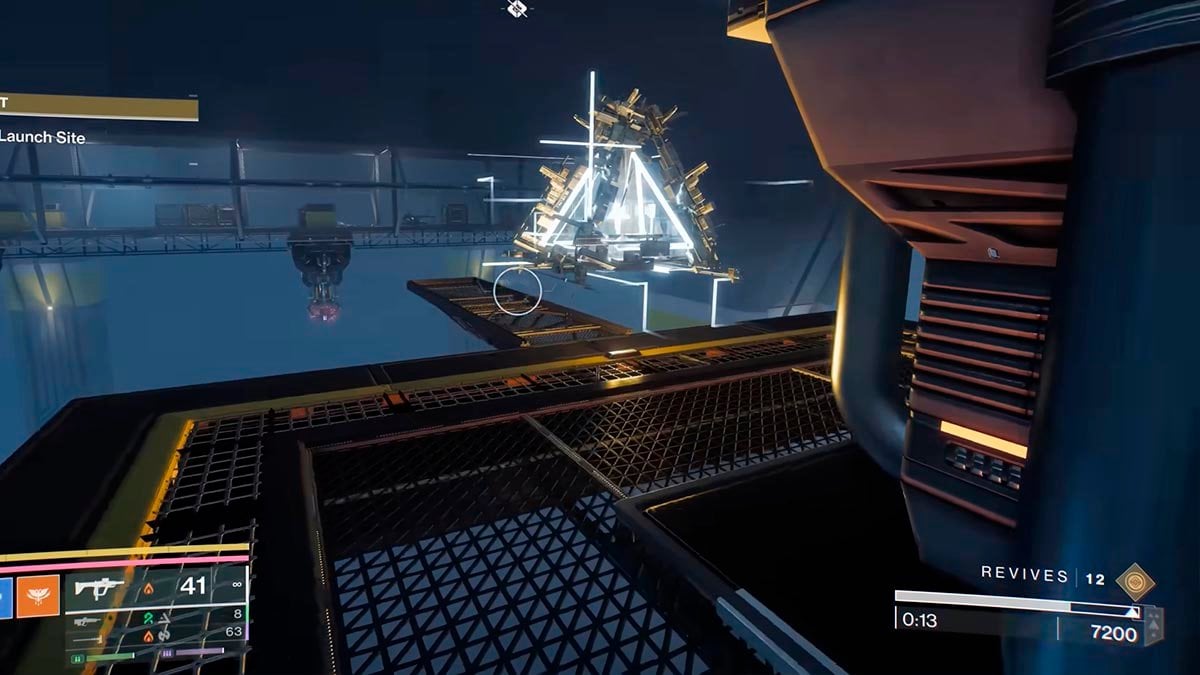Switch to the secondary weapon icon
The height and width of the screenshot is (675, 1200).
[x=88, y=620]
